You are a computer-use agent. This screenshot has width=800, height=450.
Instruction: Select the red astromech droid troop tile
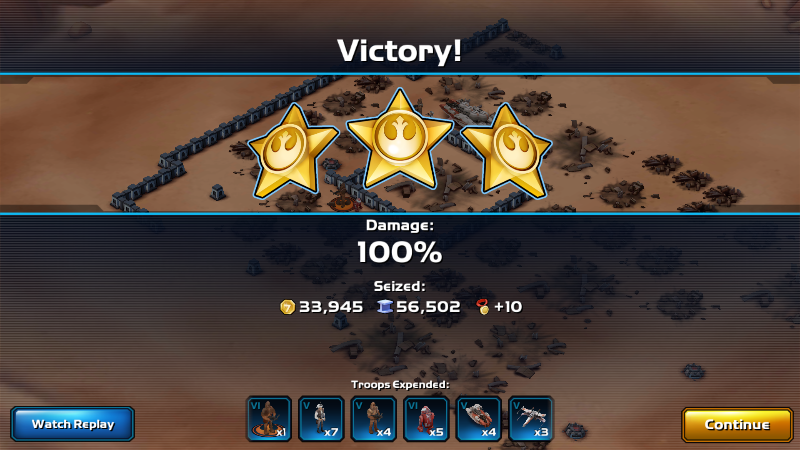[427, 419]
